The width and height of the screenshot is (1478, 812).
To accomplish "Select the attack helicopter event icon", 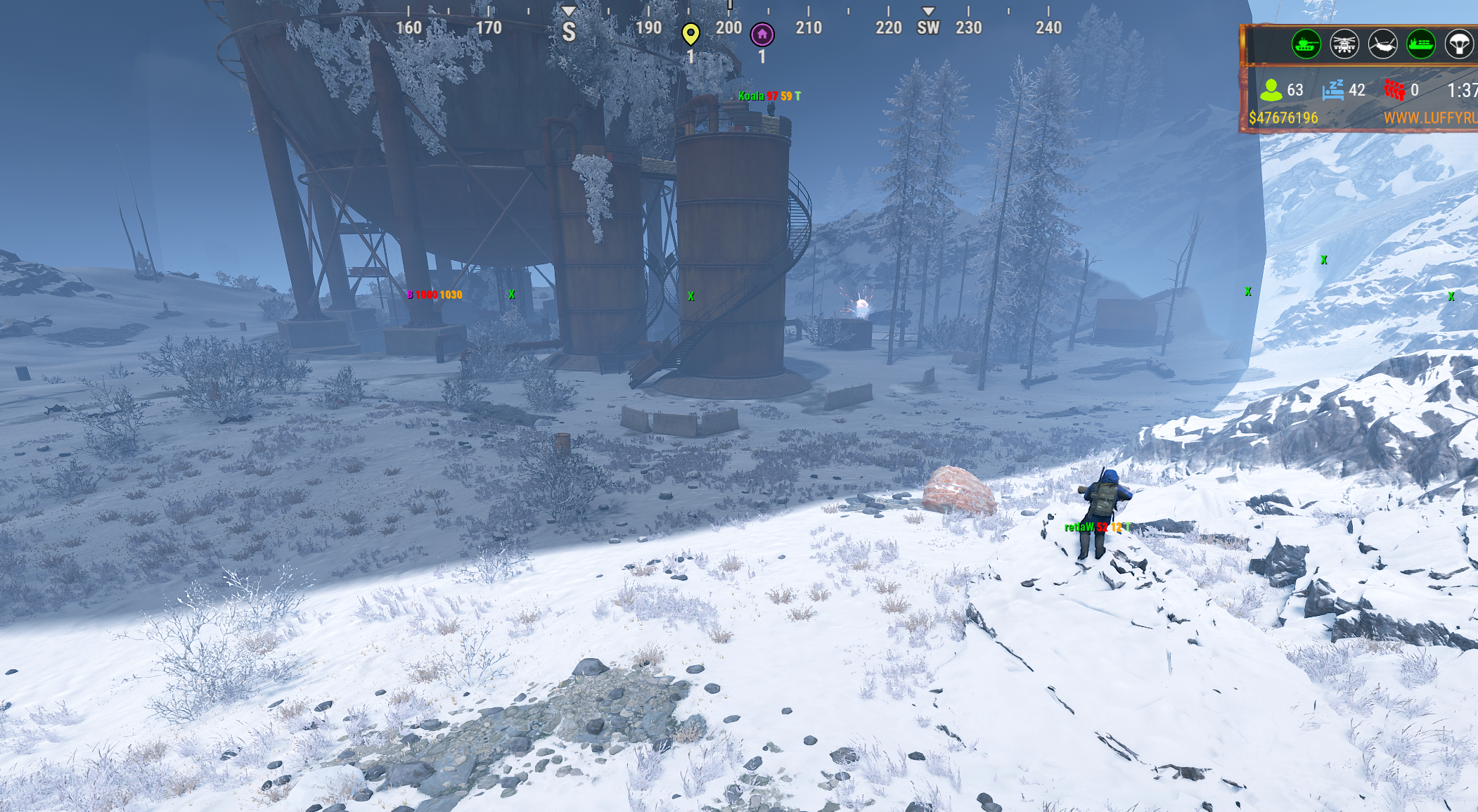I will 1344,45.
